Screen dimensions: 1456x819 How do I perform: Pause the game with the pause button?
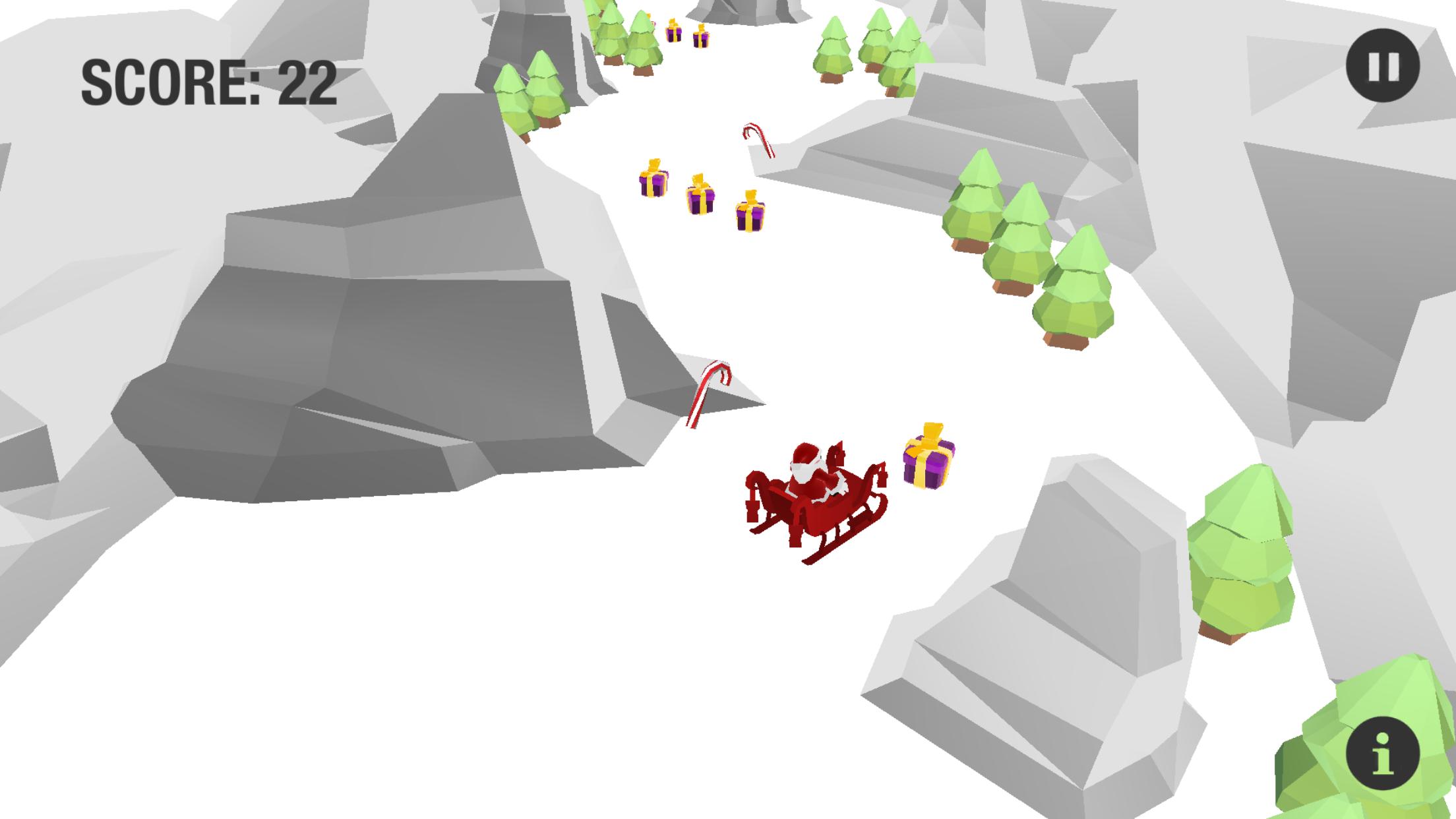pyautogui.click(x=1382, y=66)
